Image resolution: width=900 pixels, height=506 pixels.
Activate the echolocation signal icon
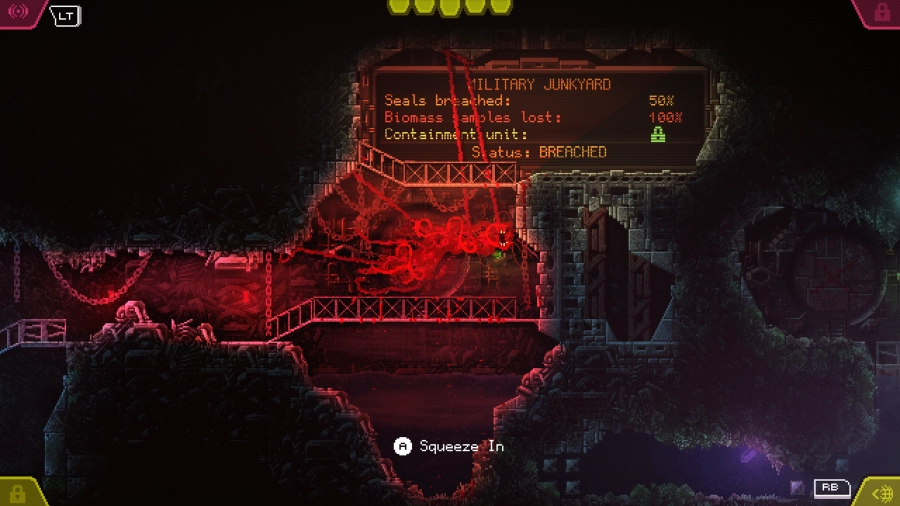pyautogui.click(x=18, y=12)
